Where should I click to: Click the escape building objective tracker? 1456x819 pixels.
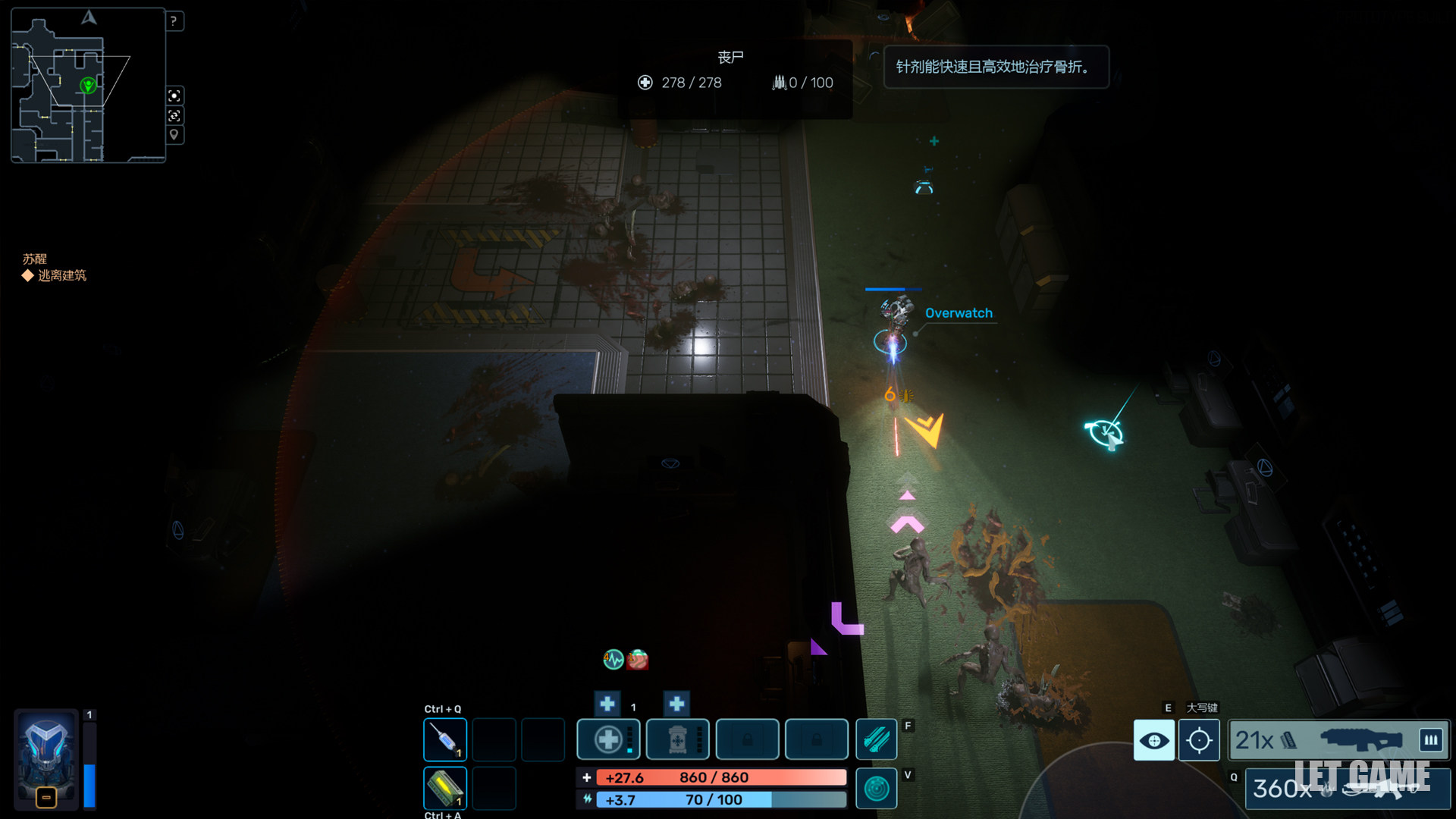[61, 275]
